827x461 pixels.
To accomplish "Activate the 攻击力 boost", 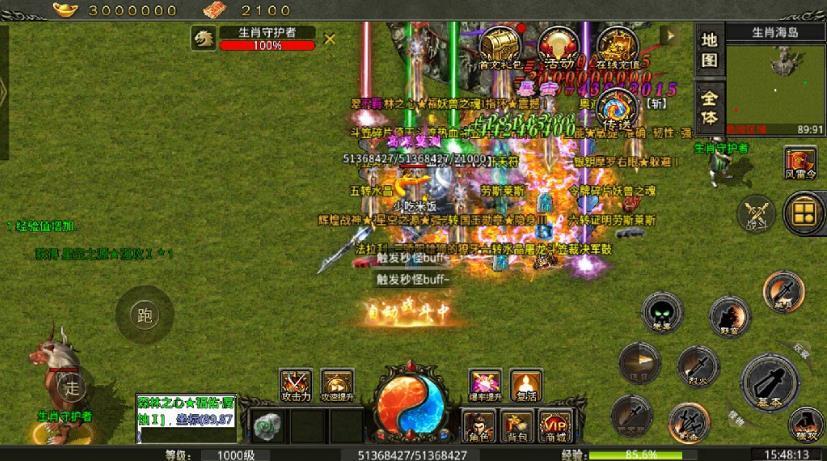I will [295, 386].
